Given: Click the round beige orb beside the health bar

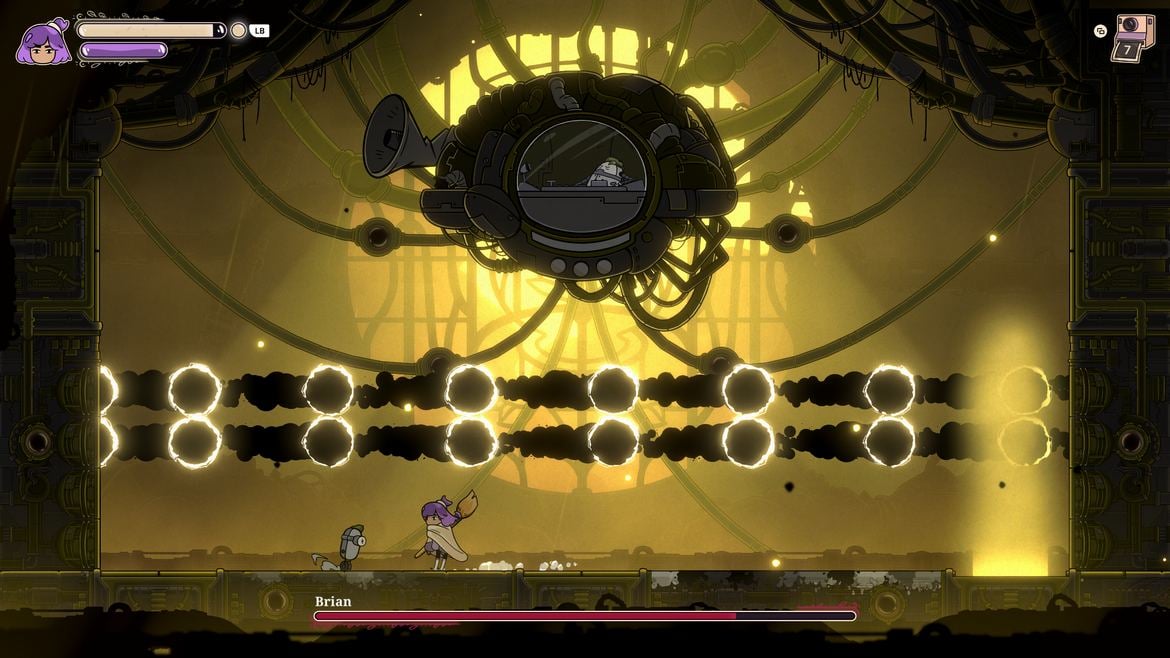Looking at the screenshot, I should point(238,31).
